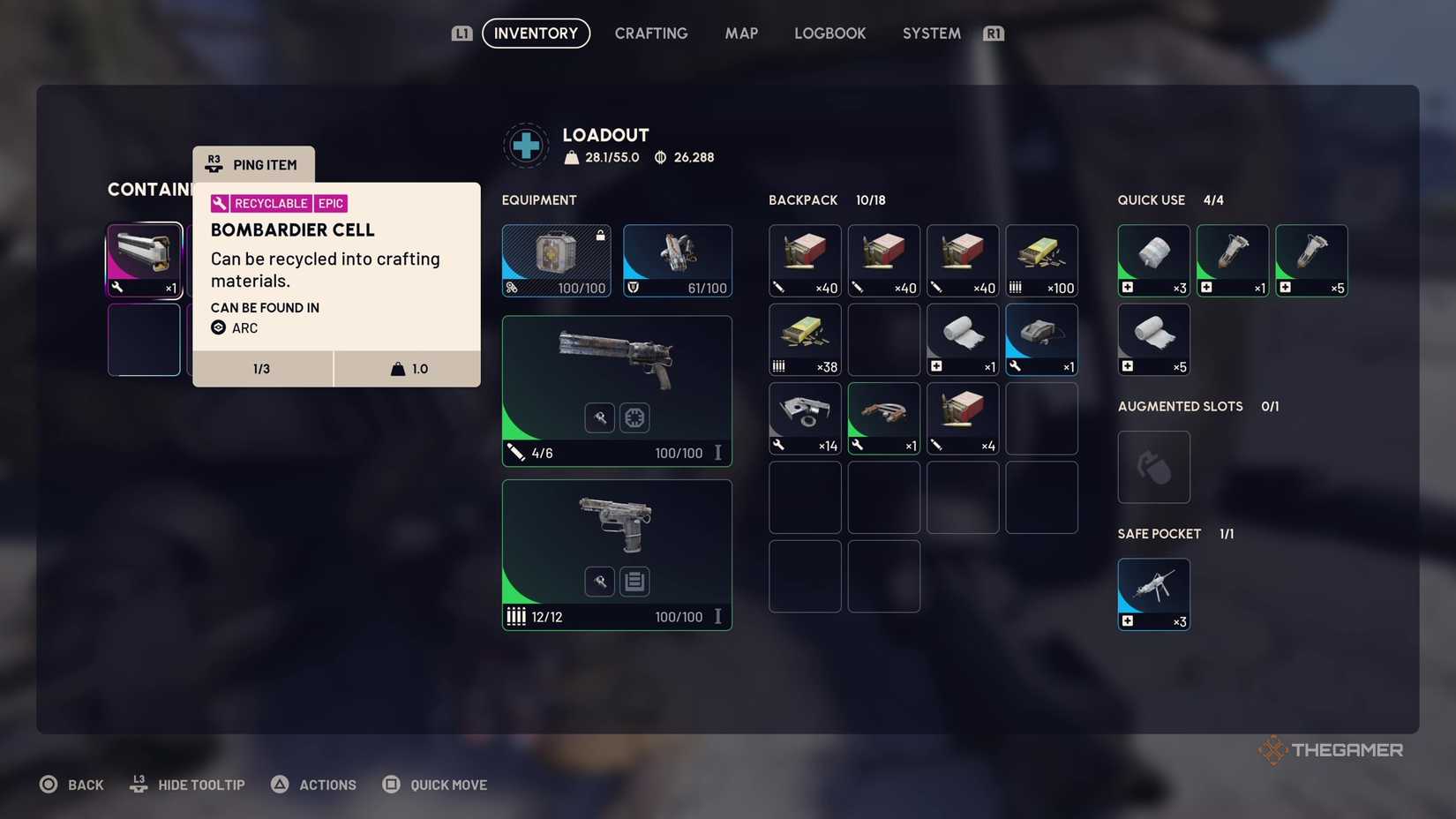This screenshot has height=819, width=1456.
Task: Select the drone item in the Safe Pocket
Action: (1153, 592)
